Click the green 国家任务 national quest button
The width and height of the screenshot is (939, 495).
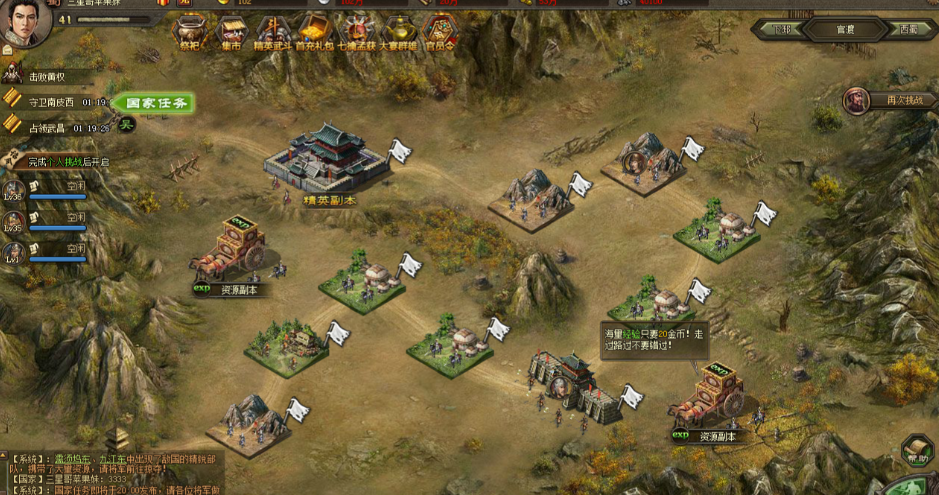[152, 102]
